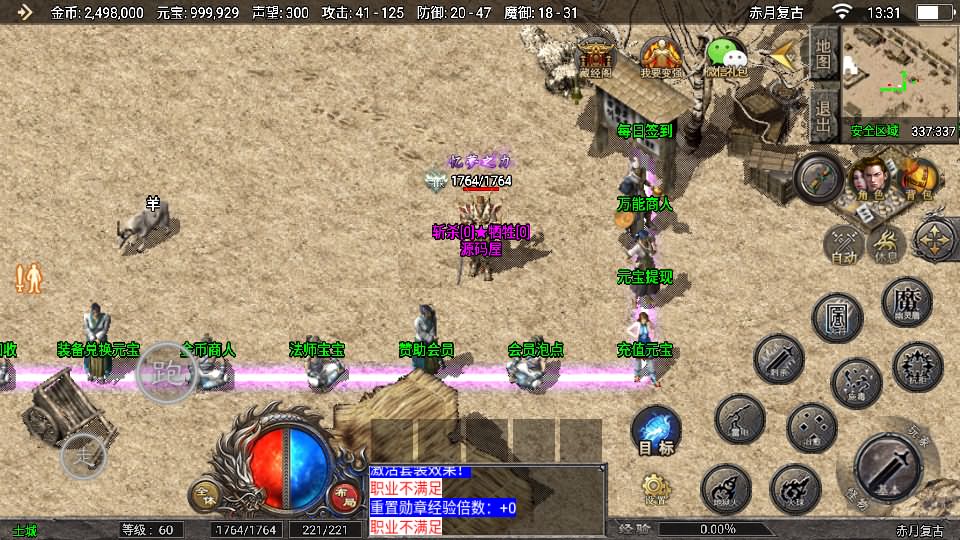The width and height of the screenshot is (960, 540).
Task: Open the 地图 map button
Action: point(823,51)
